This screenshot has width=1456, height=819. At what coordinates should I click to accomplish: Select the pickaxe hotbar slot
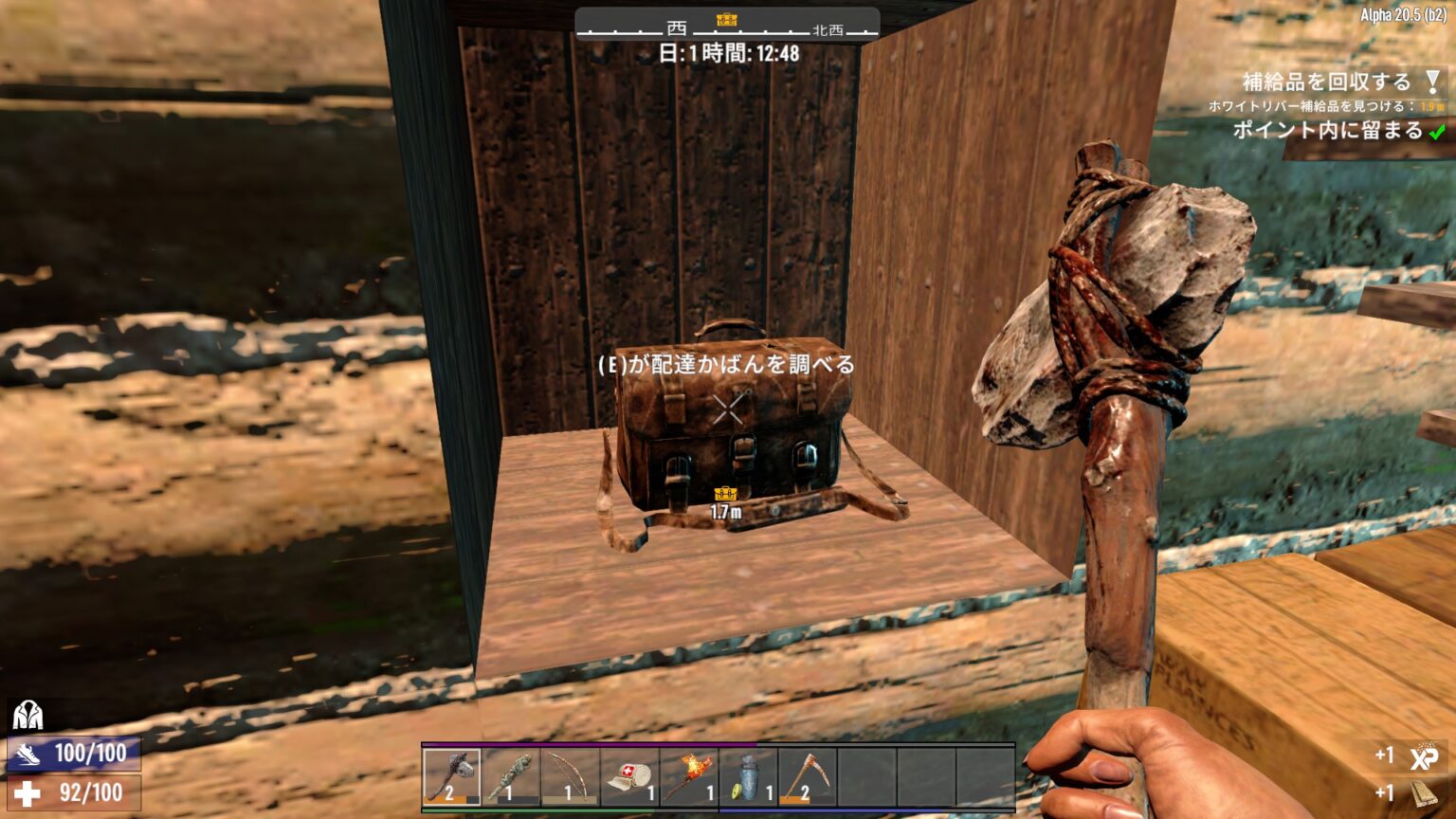coord(807,776)
